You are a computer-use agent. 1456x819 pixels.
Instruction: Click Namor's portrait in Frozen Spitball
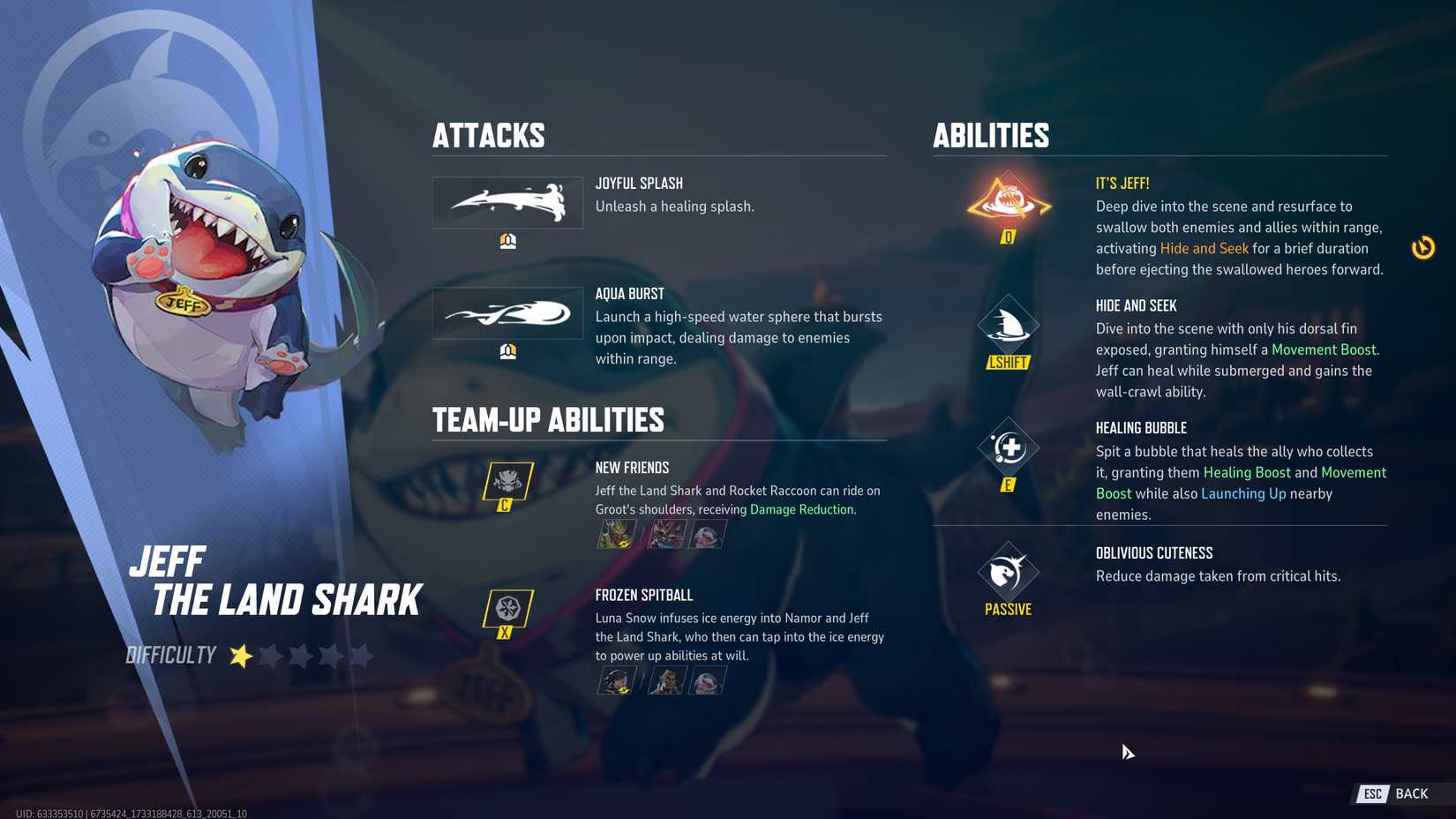click(x=666, y=680)
